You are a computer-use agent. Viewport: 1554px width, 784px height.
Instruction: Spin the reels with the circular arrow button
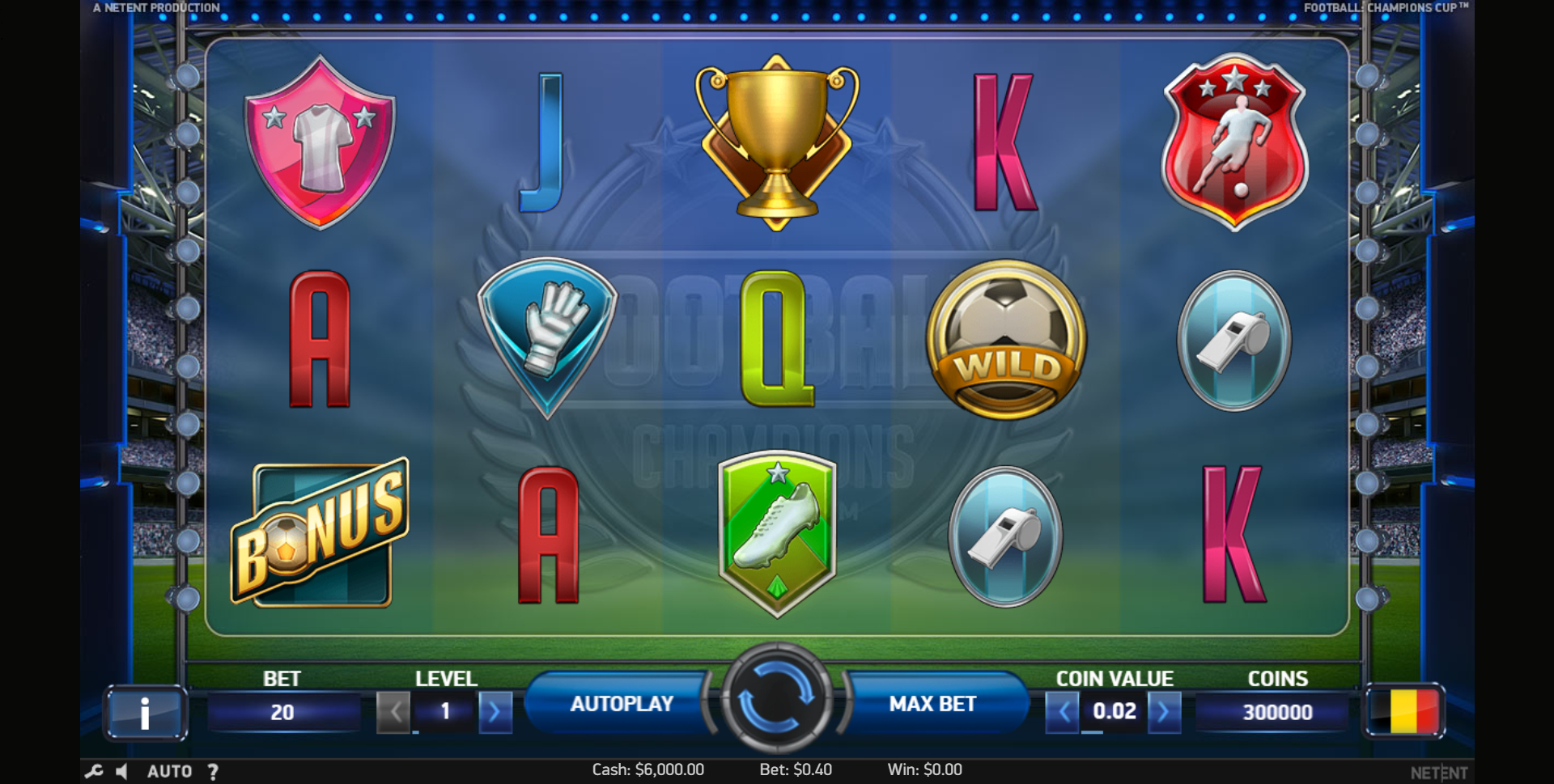[776, 697]
